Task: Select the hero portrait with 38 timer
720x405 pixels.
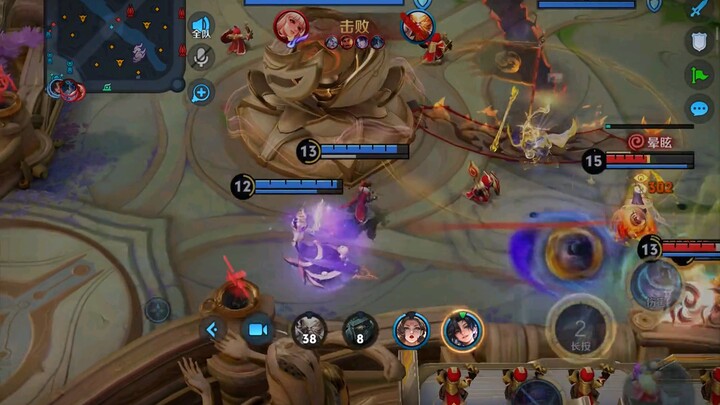Action: click(308, 329)
